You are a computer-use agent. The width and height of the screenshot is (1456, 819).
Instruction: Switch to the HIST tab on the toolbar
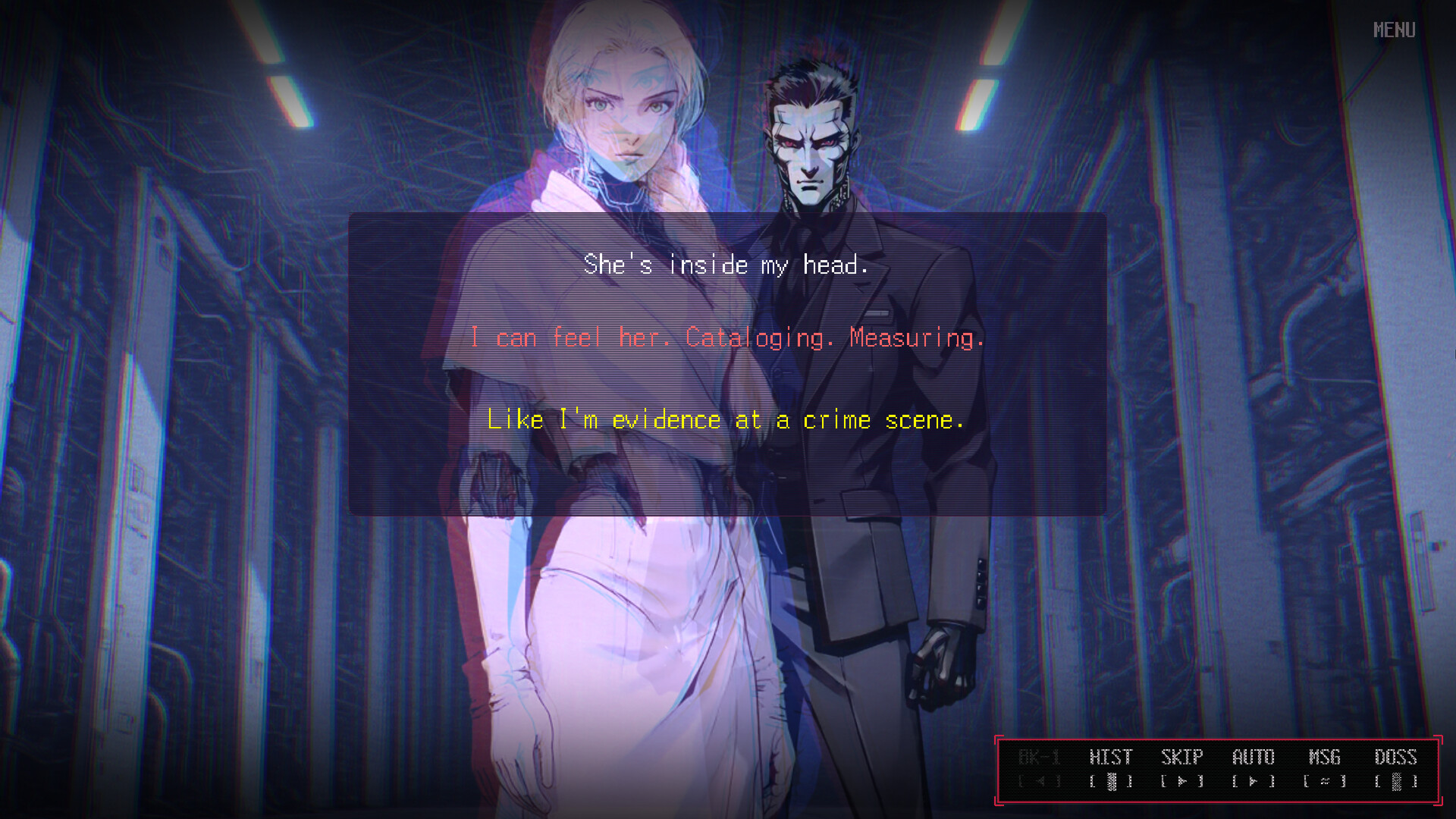pos(1111,757)
